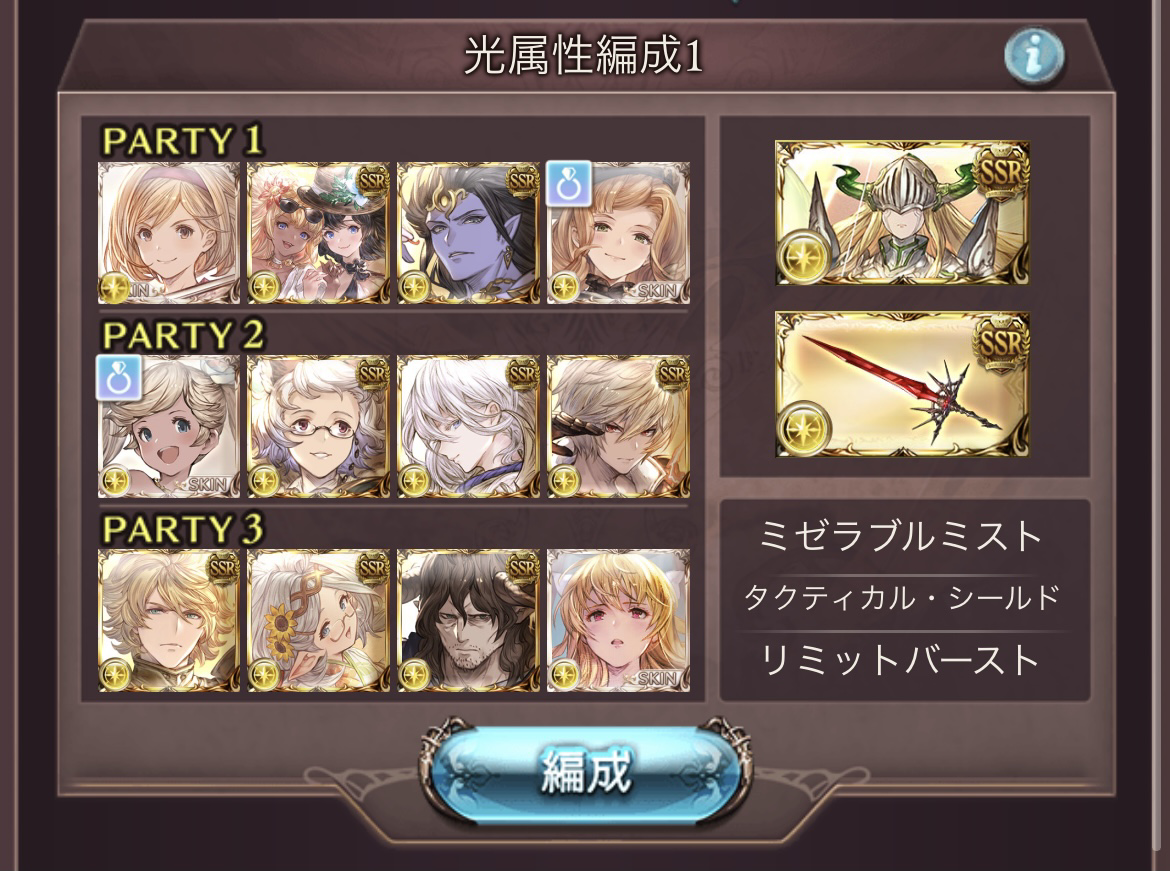
Task: Select the dark-haired bearded man portrait
Action: tap(468, 620)
